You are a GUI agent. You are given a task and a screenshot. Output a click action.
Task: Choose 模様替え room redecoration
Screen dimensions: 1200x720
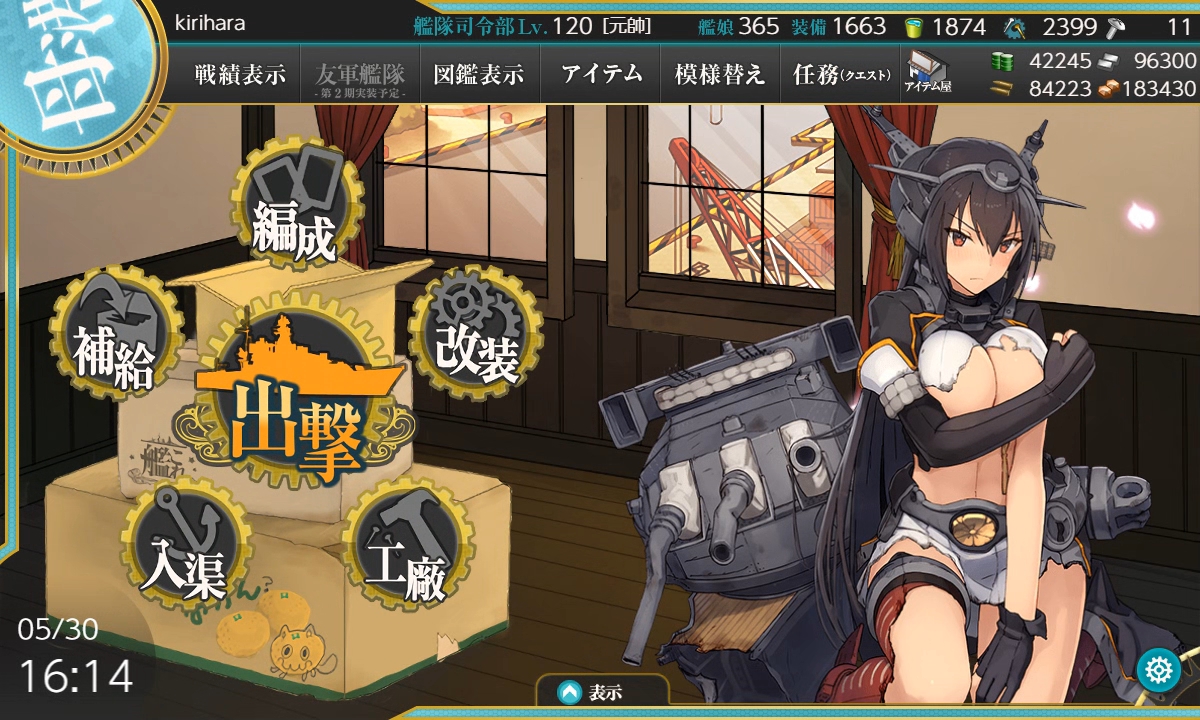720,75
